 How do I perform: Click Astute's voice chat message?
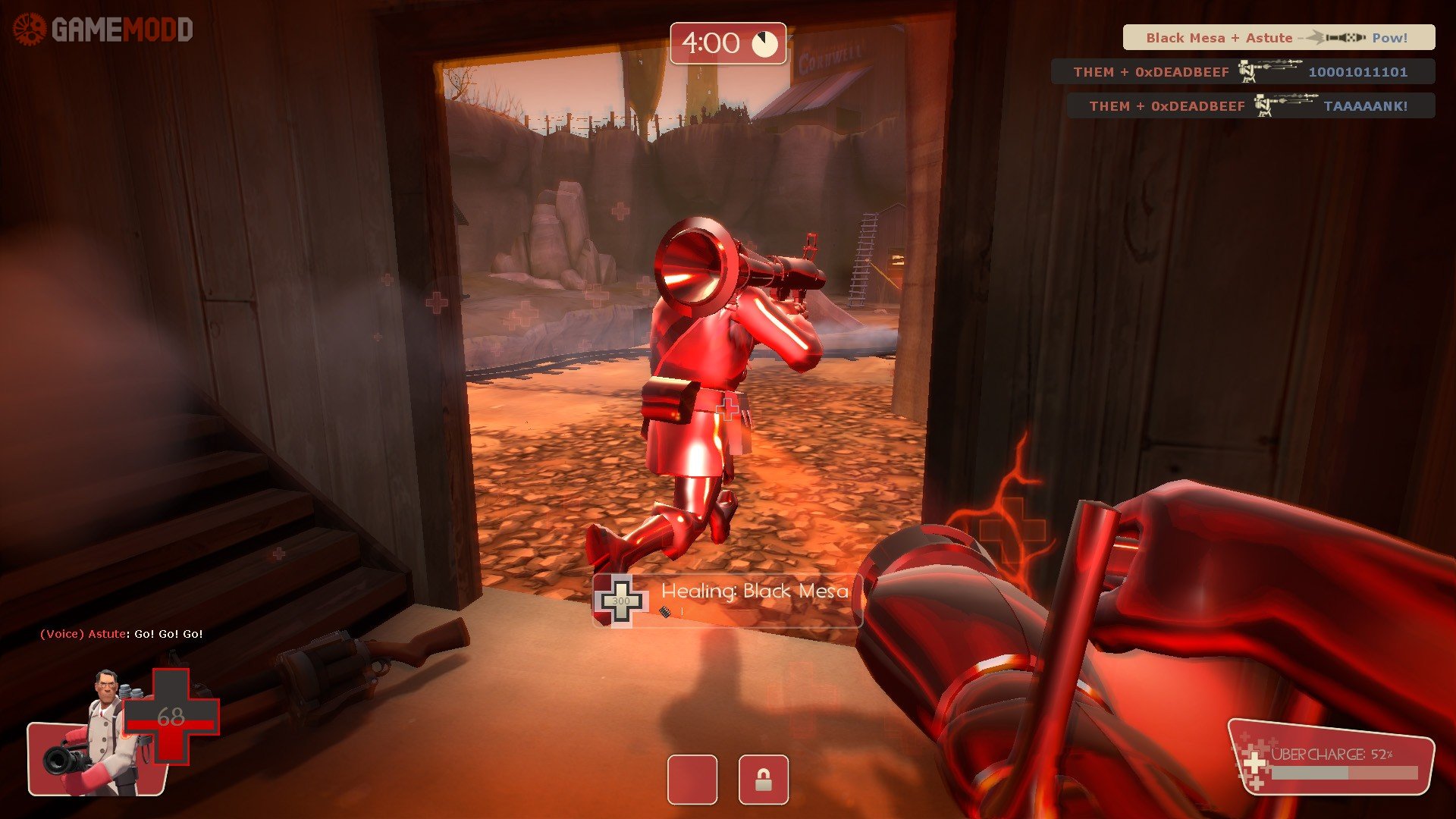(x=121, y=634)
